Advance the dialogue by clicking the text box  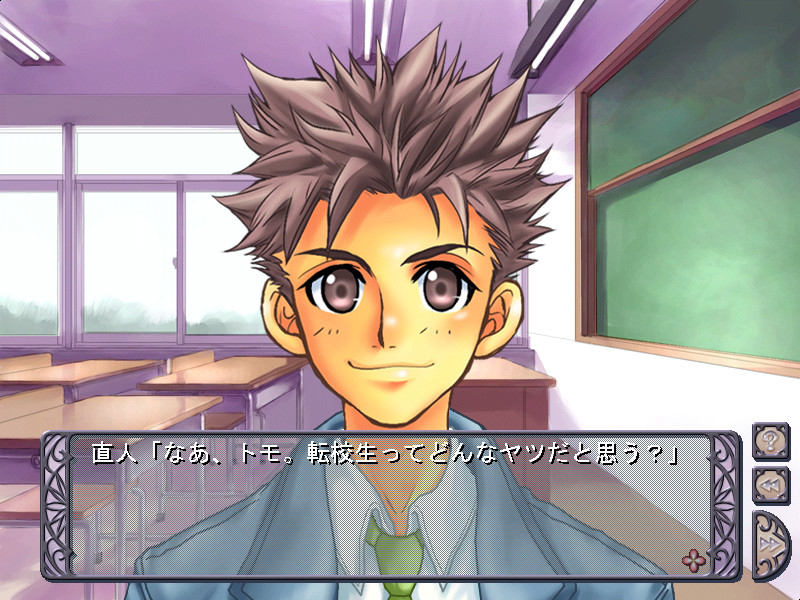coord(390,510)
